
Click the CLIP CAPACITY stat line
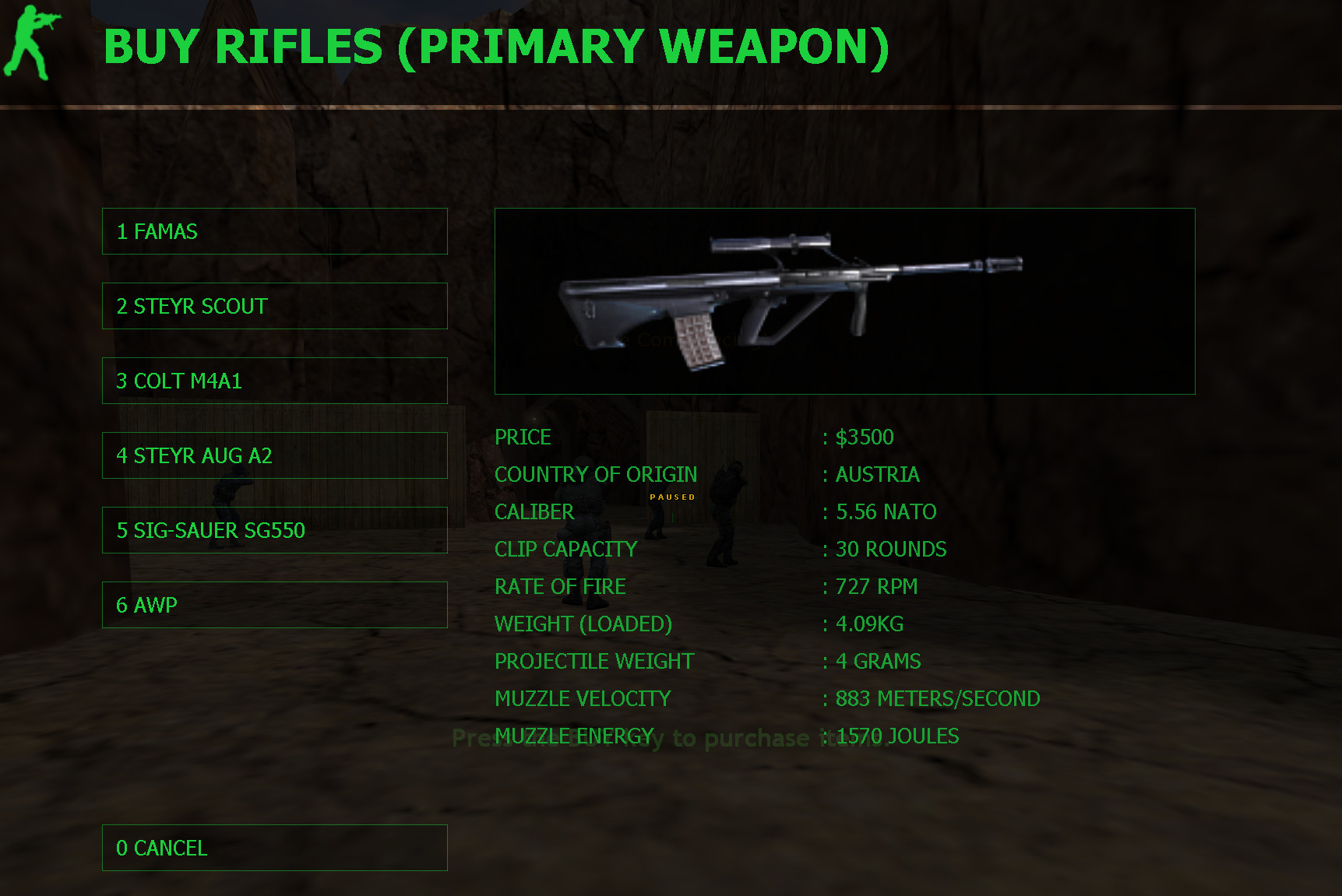coord(565,549)
